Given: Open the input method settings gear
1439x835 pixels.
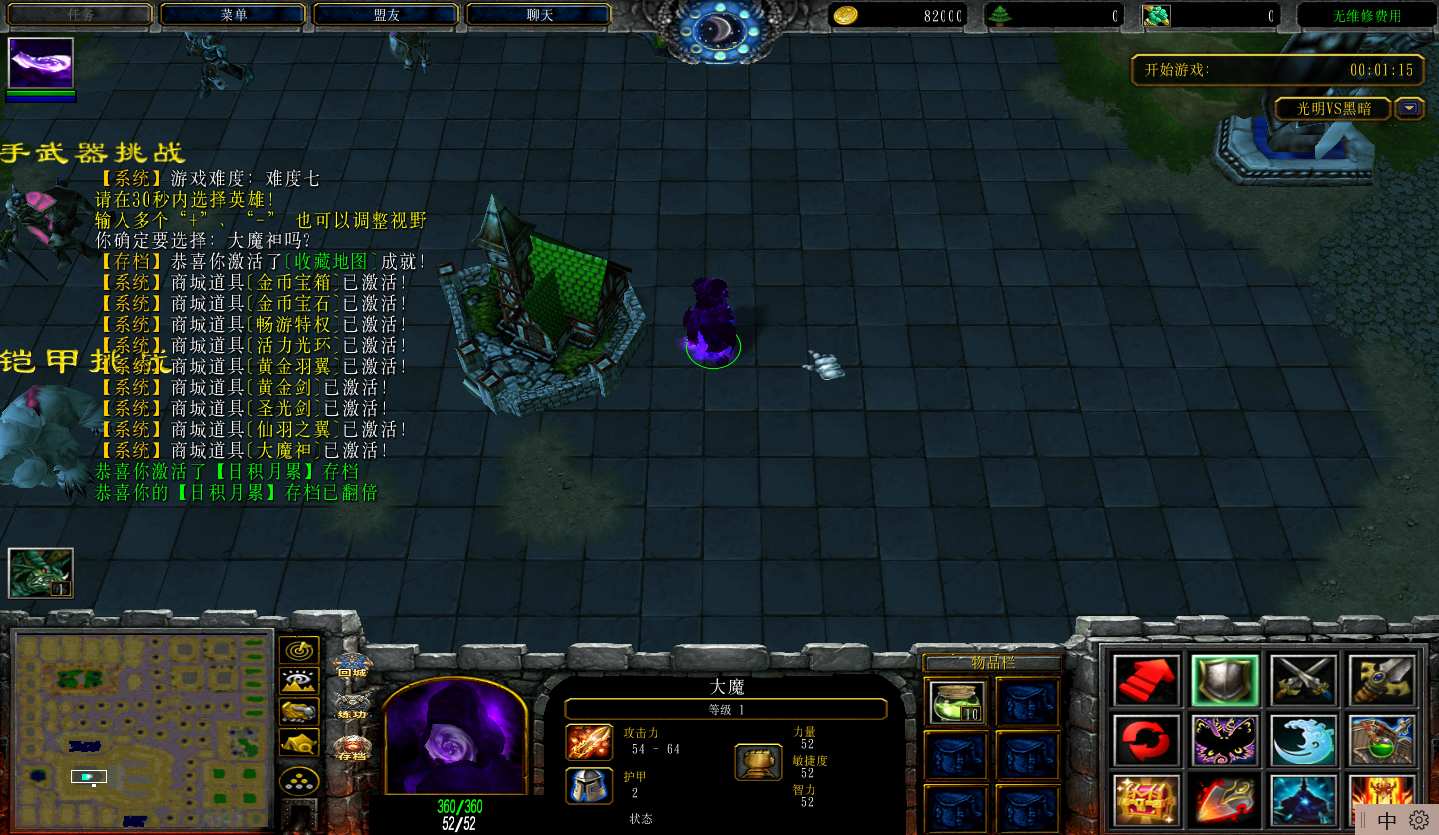Looking at the screenshot, I should pos(1418,821).
